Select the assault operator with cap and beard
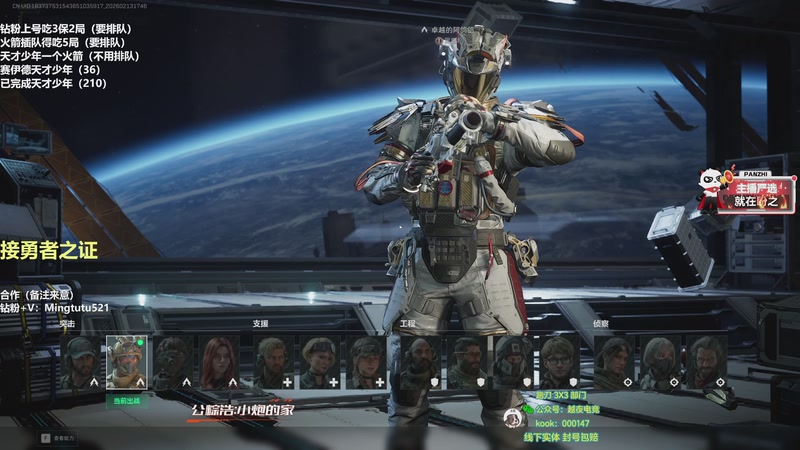800x450 pixels. click(81, 361)
